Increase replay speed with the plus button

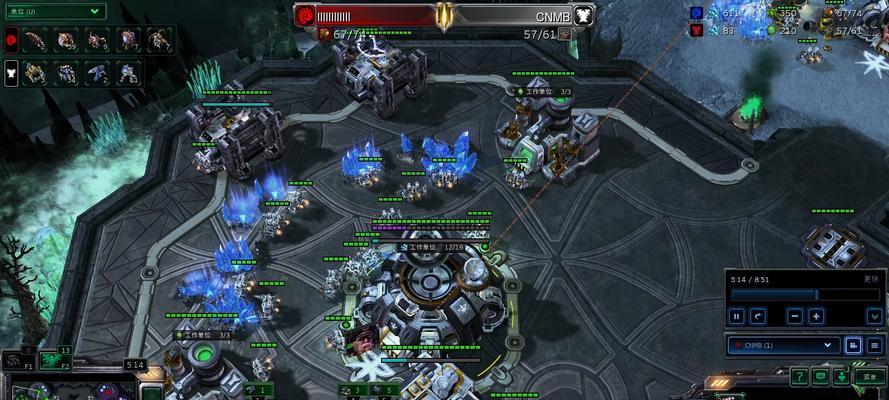click(816, 316)
